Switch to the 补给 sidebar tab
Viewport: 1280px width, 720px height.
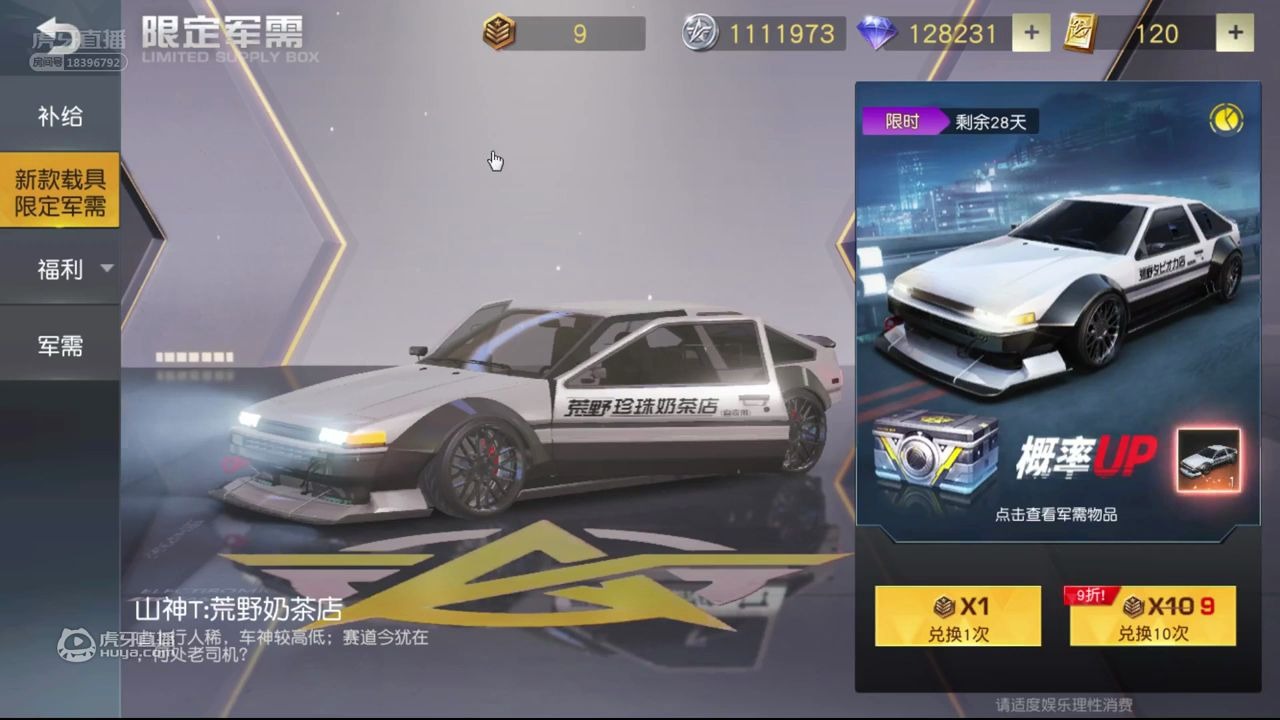60,116
